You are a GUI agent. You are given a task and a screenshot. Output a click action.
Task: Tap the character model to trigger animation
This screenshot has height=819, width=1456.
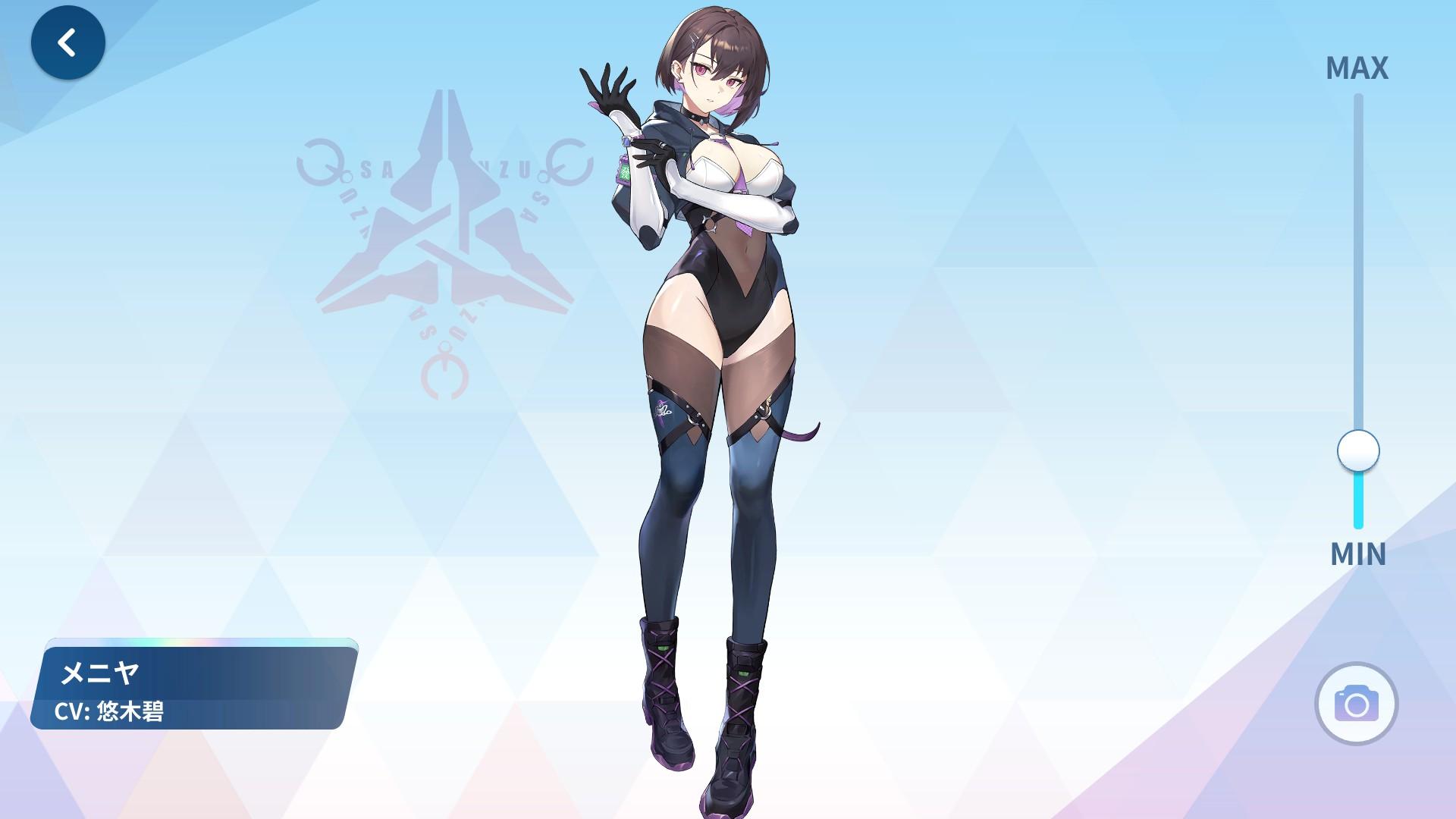[720, 303]
